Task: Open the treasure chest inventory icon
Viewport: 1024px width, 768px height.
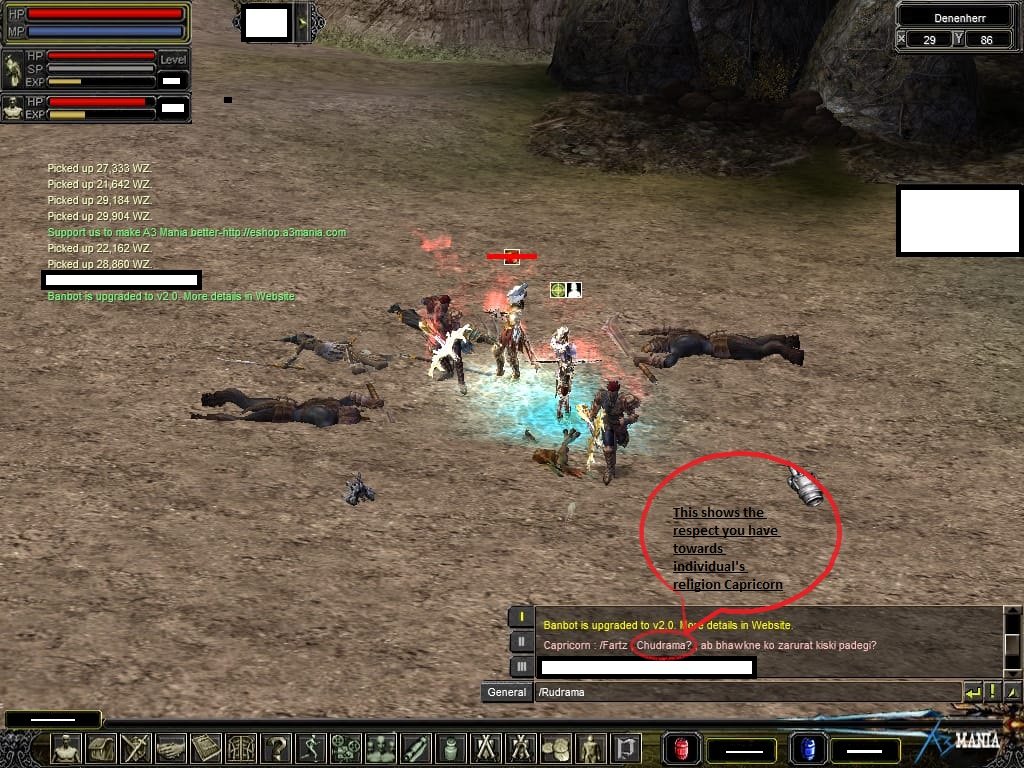Action: tap(102, 748)
